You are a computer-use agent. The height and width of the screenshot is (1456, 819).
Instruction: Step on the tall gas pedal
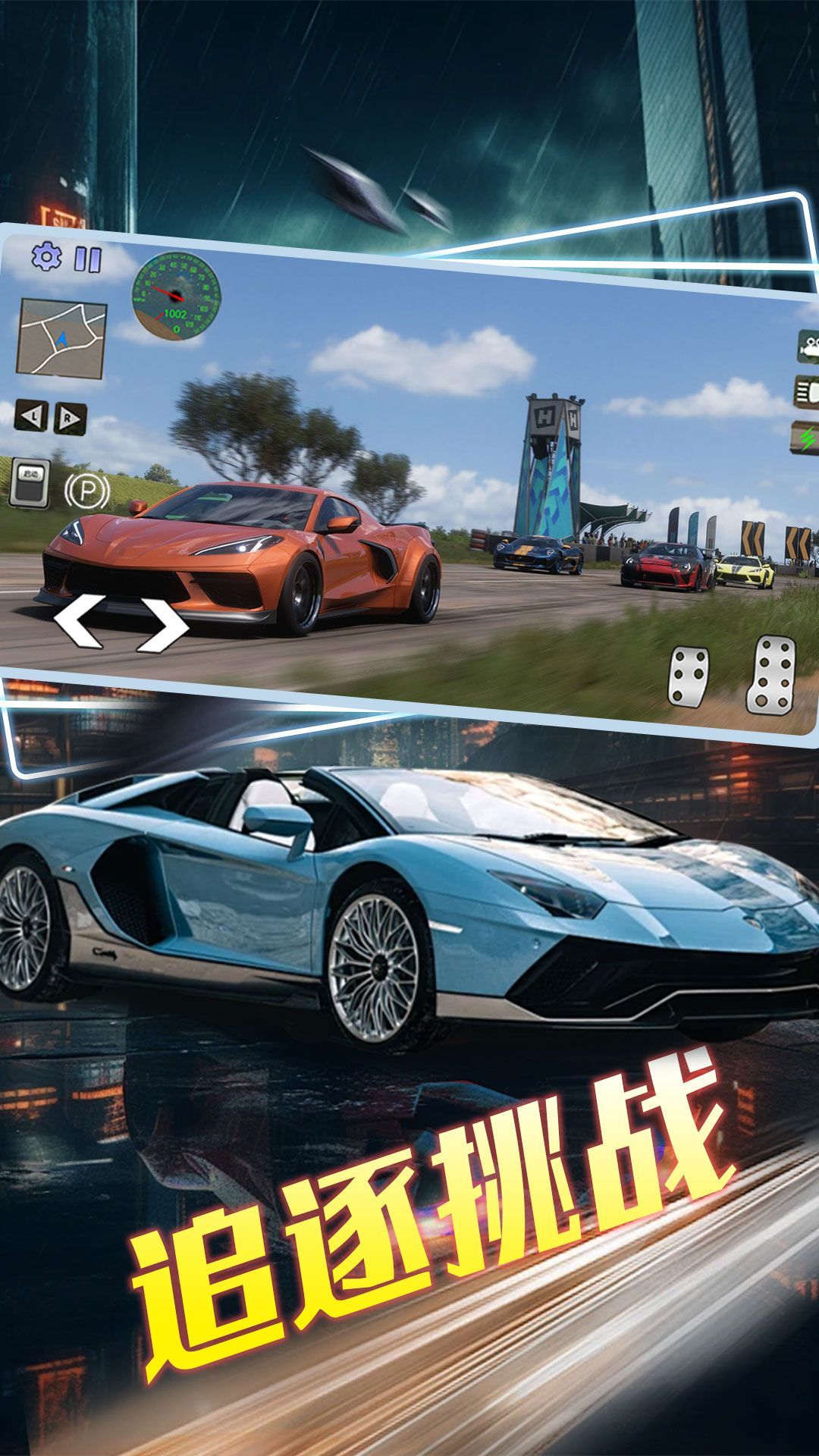coord(771,673)
